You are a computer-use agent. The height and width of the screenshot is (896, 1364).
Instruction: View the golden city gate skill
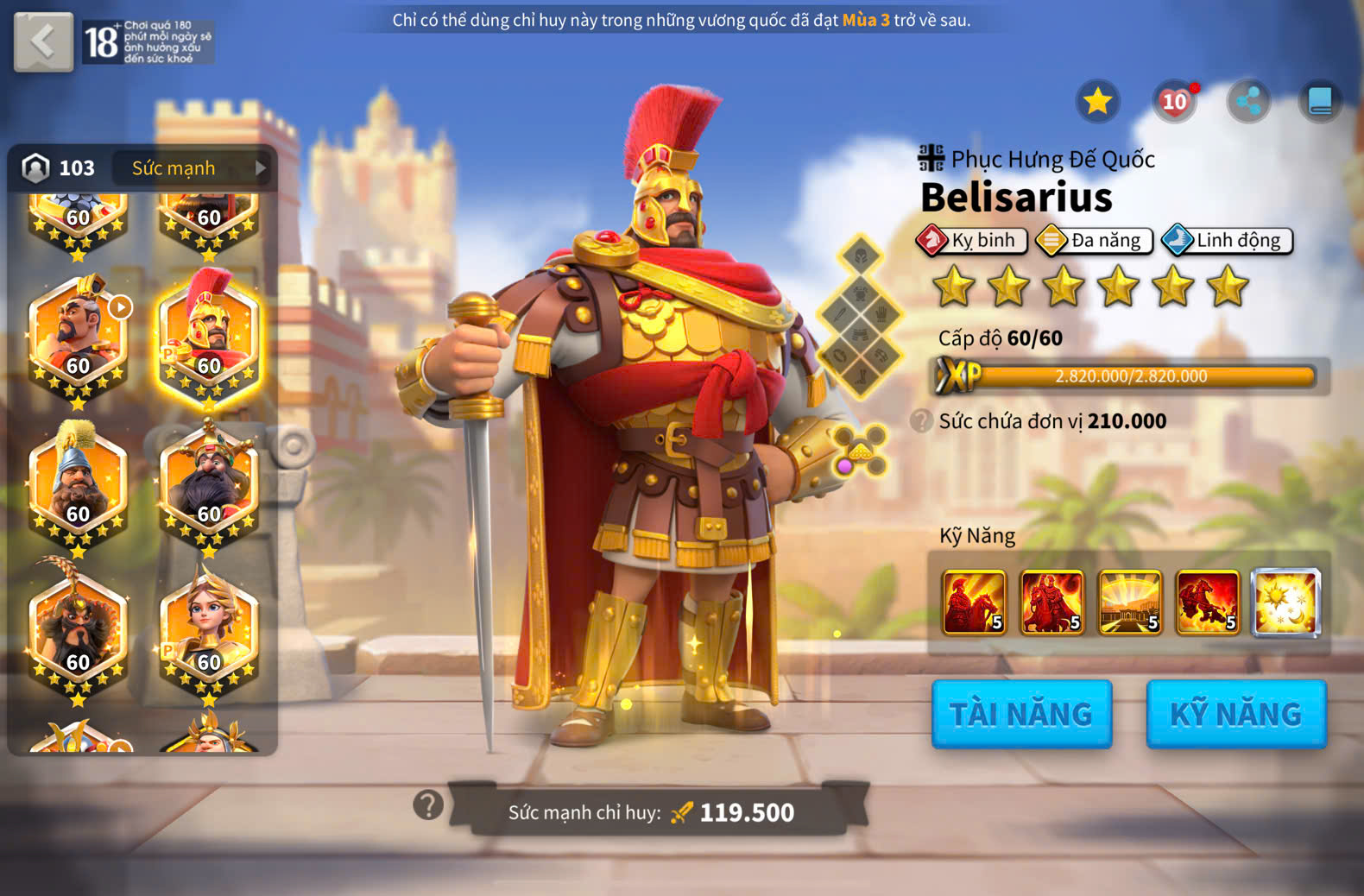1130,602
